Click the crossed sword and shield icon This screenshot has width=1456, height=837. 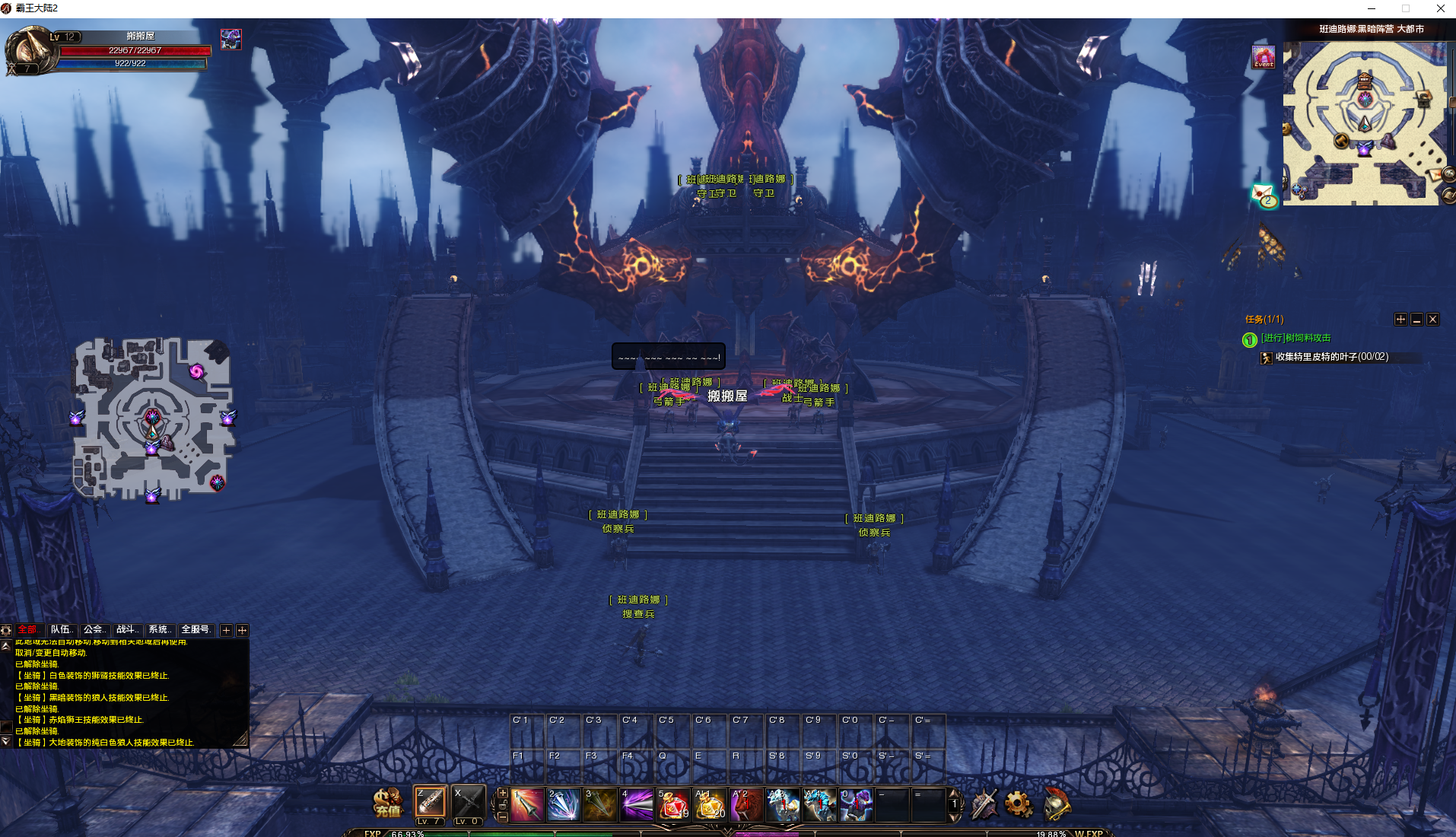point(983,804)
